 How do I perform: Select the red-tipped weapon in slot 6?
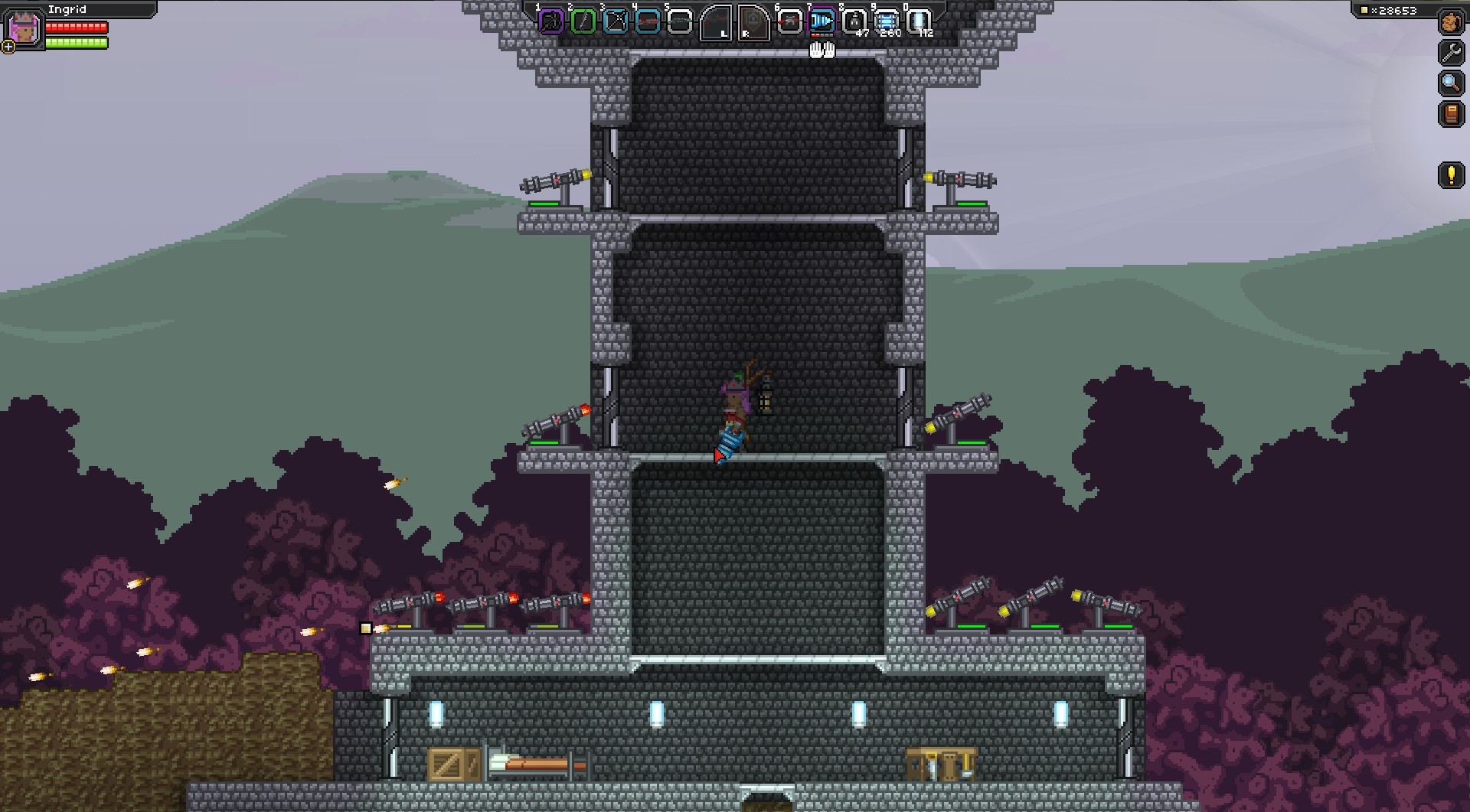click(789, 21)
